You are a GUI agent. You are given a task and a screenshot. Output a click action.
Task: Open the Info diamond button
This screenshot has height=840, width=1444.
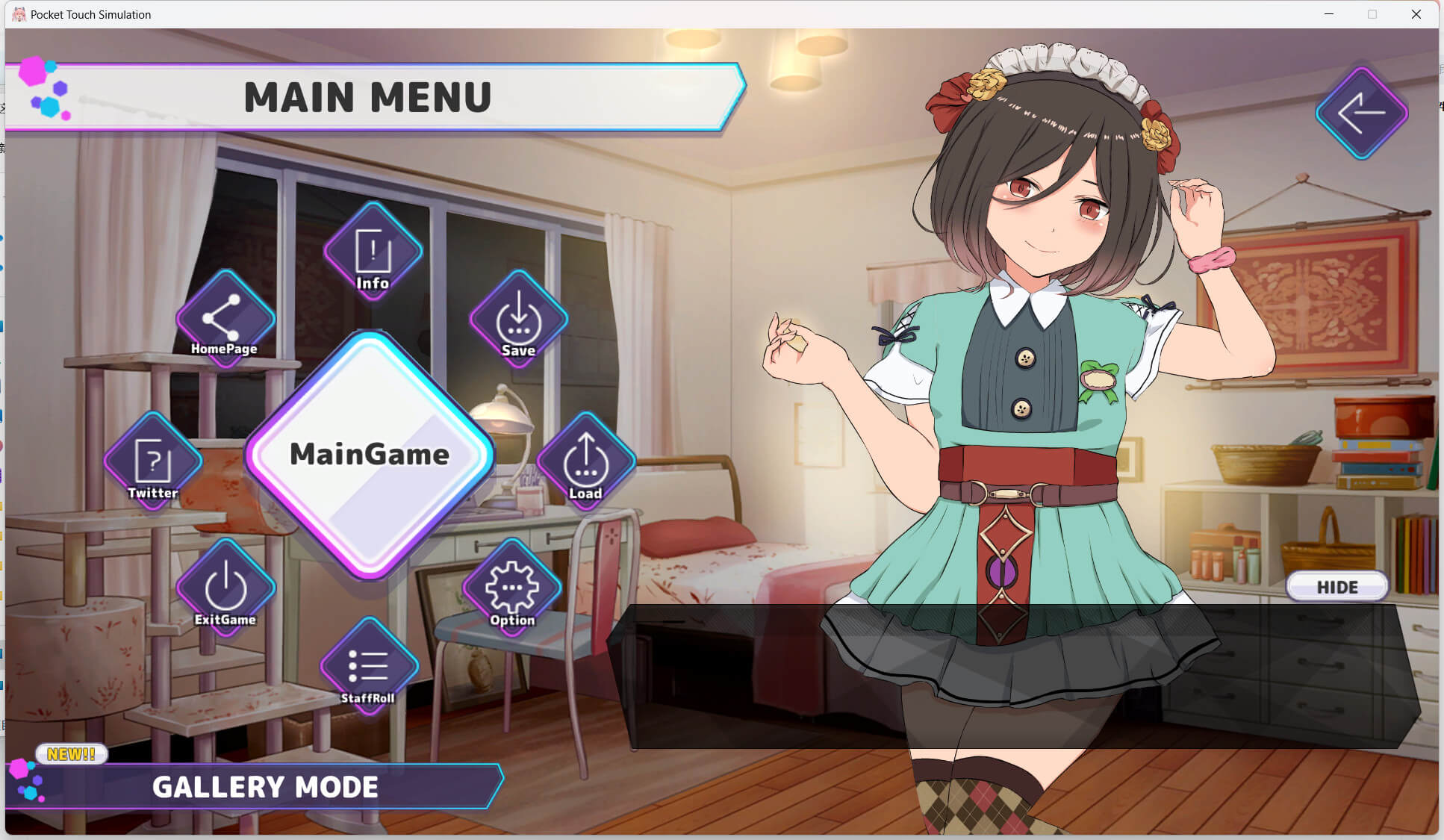[373, 252]
